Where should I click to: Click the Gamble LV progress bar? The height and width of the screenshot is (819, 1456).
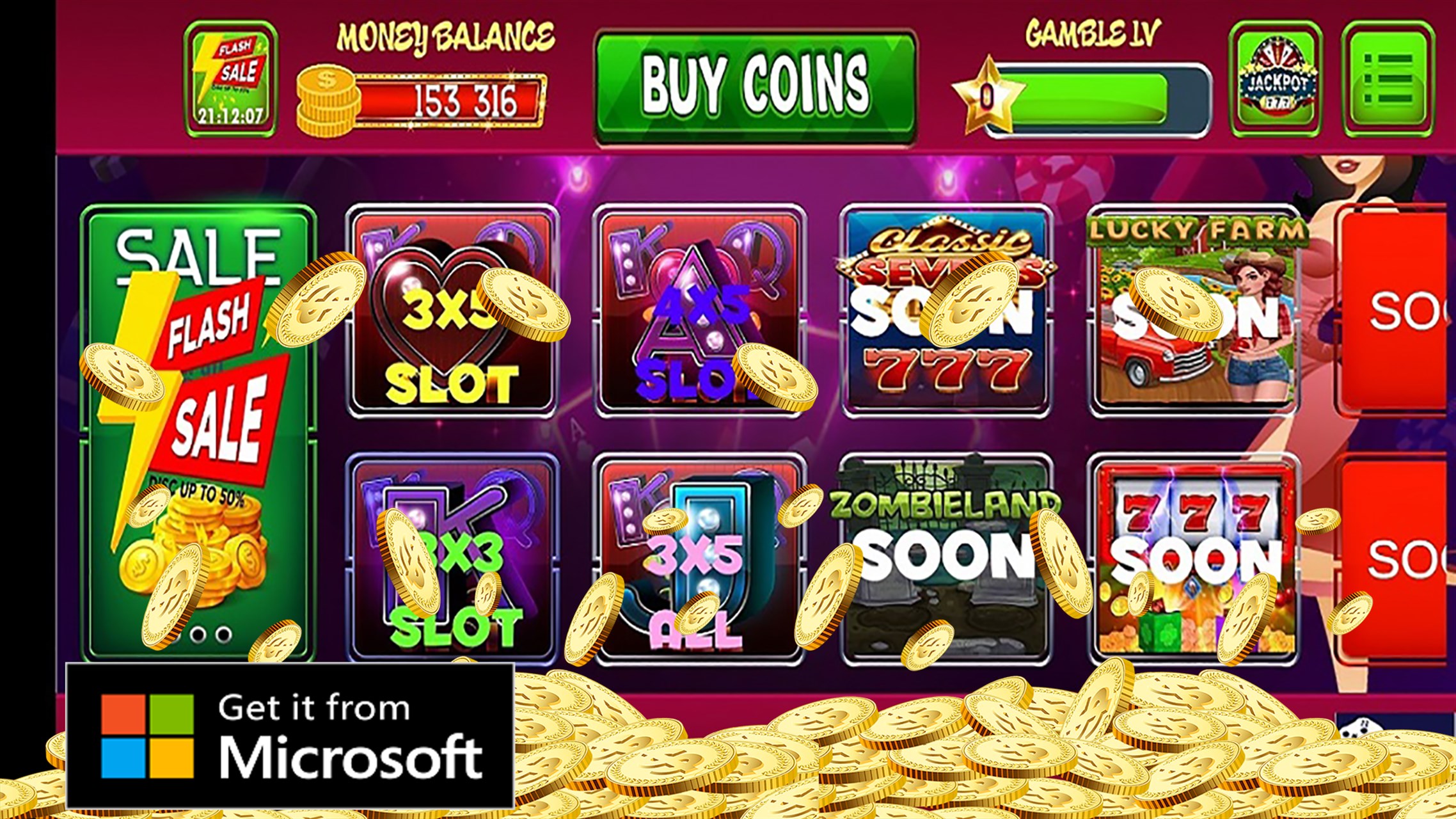coord(1100,95)
